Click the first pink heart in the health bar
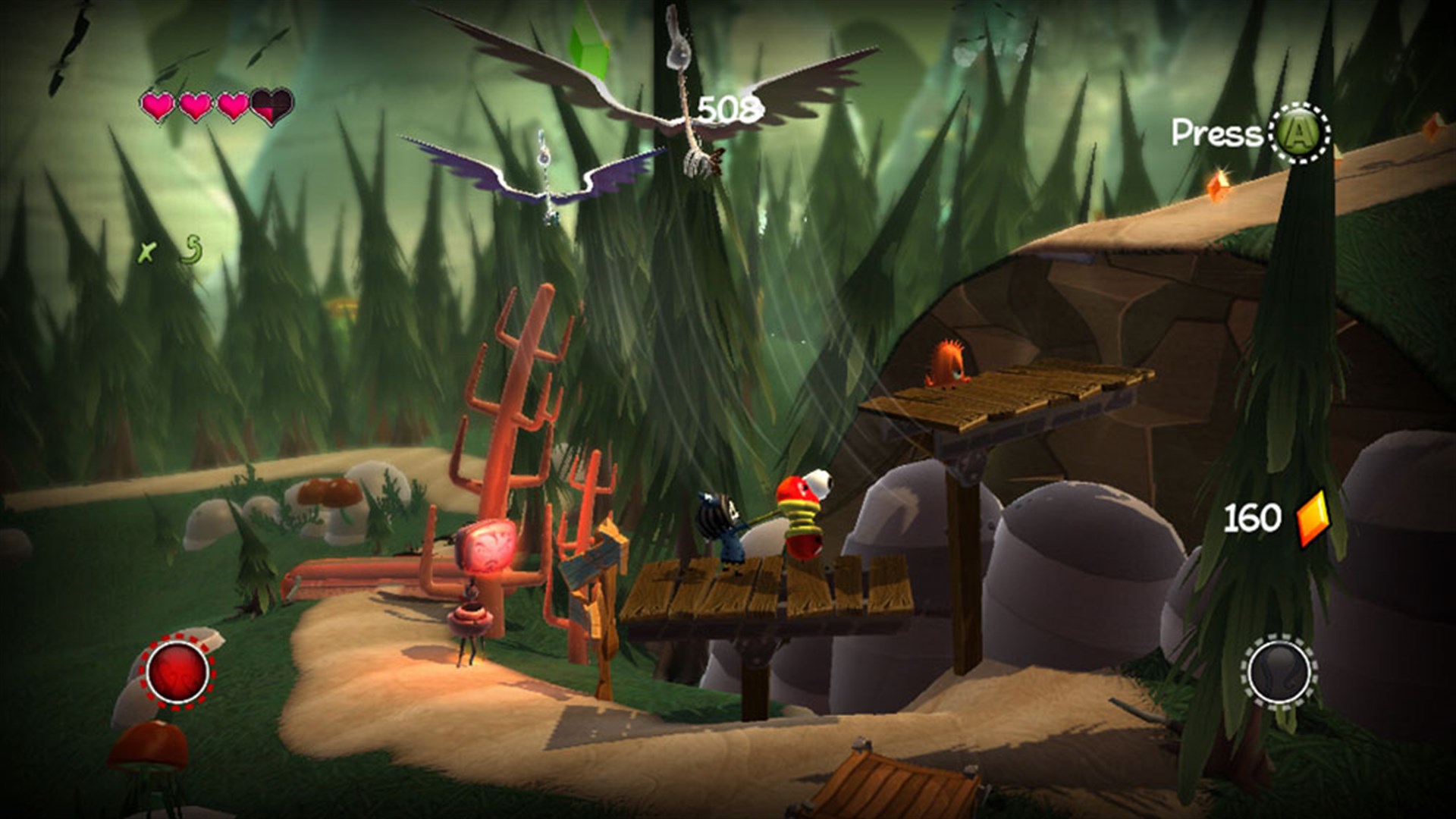This screenshot has width=1456, height=819. pyautogui.click(x=158, y=106)
